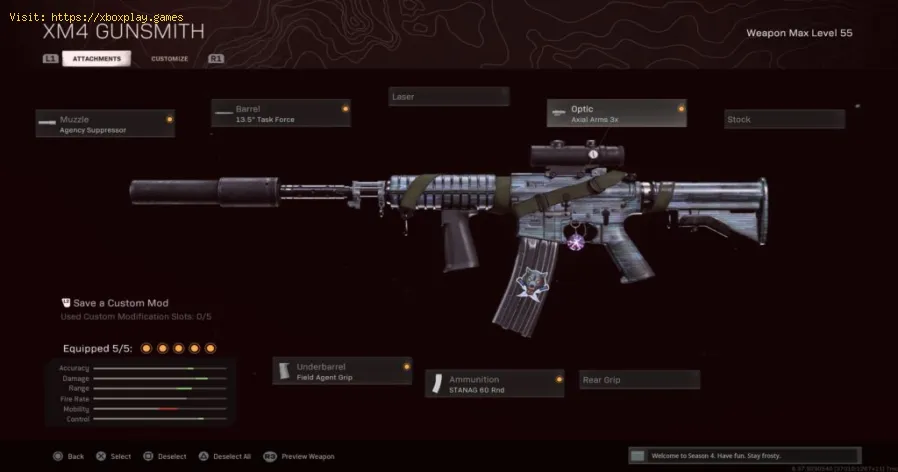This screenshot has width=898, height=472.
Task: Choose the Barrel 13.5" Task Force slot
Action: pos(281,113)
